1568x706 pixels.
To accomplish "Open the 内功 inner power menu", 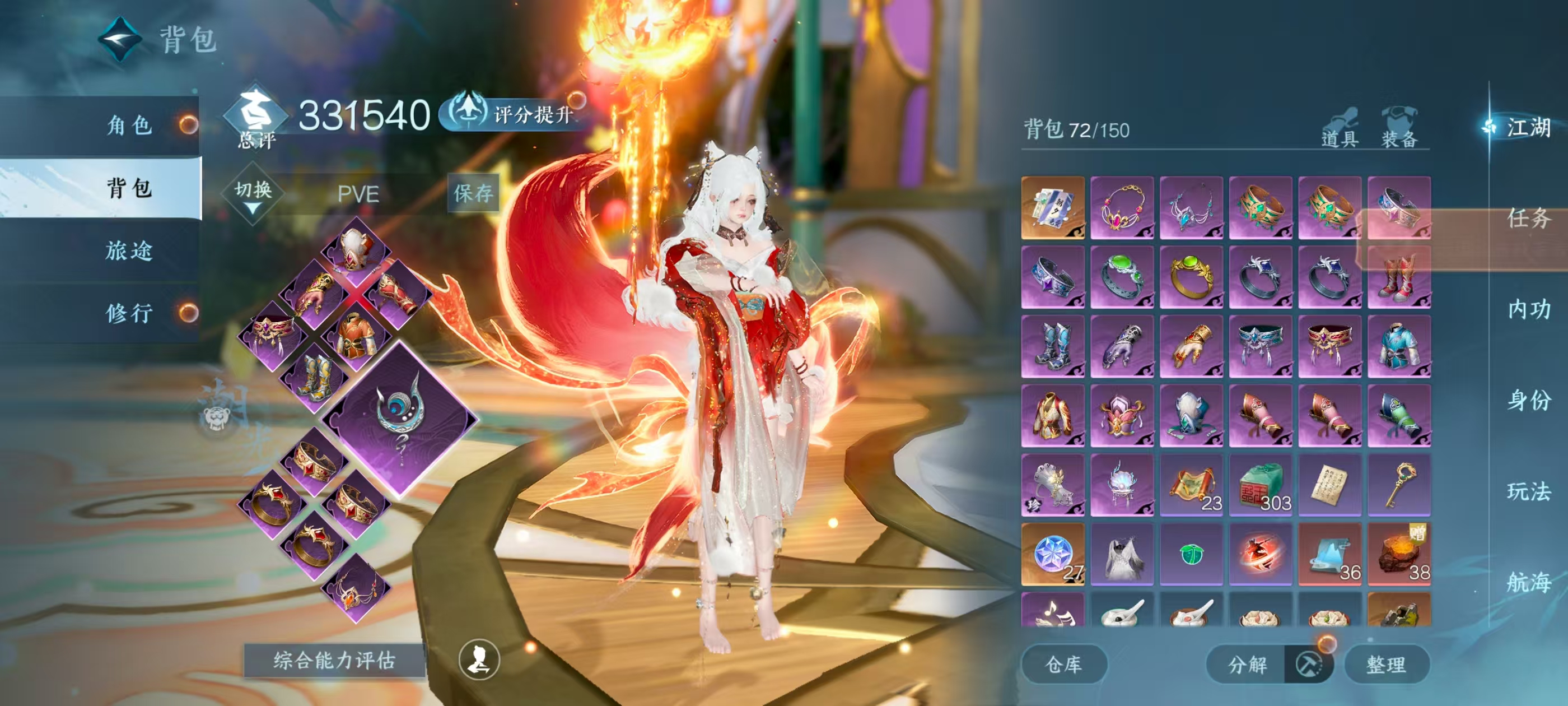I will click(1528, 309).
